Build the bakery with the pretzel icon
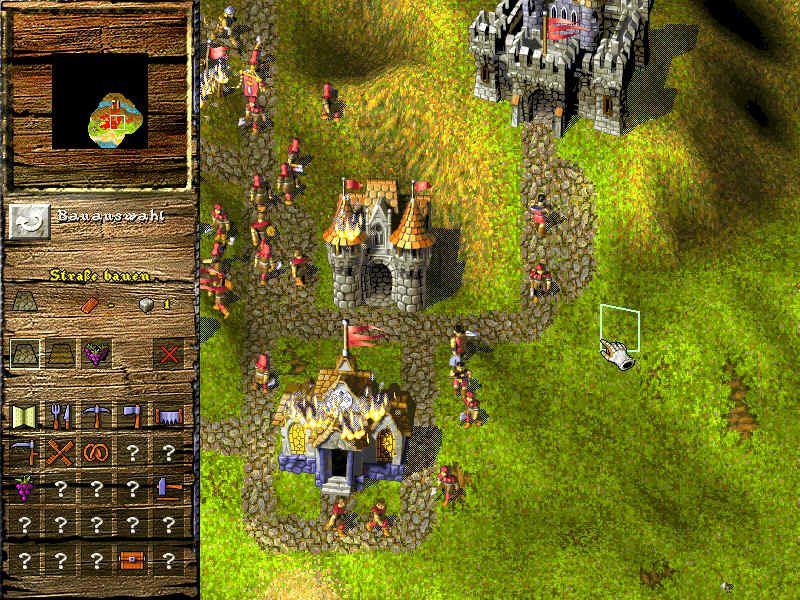Screen dimensions: 800x600 (97, 452)
